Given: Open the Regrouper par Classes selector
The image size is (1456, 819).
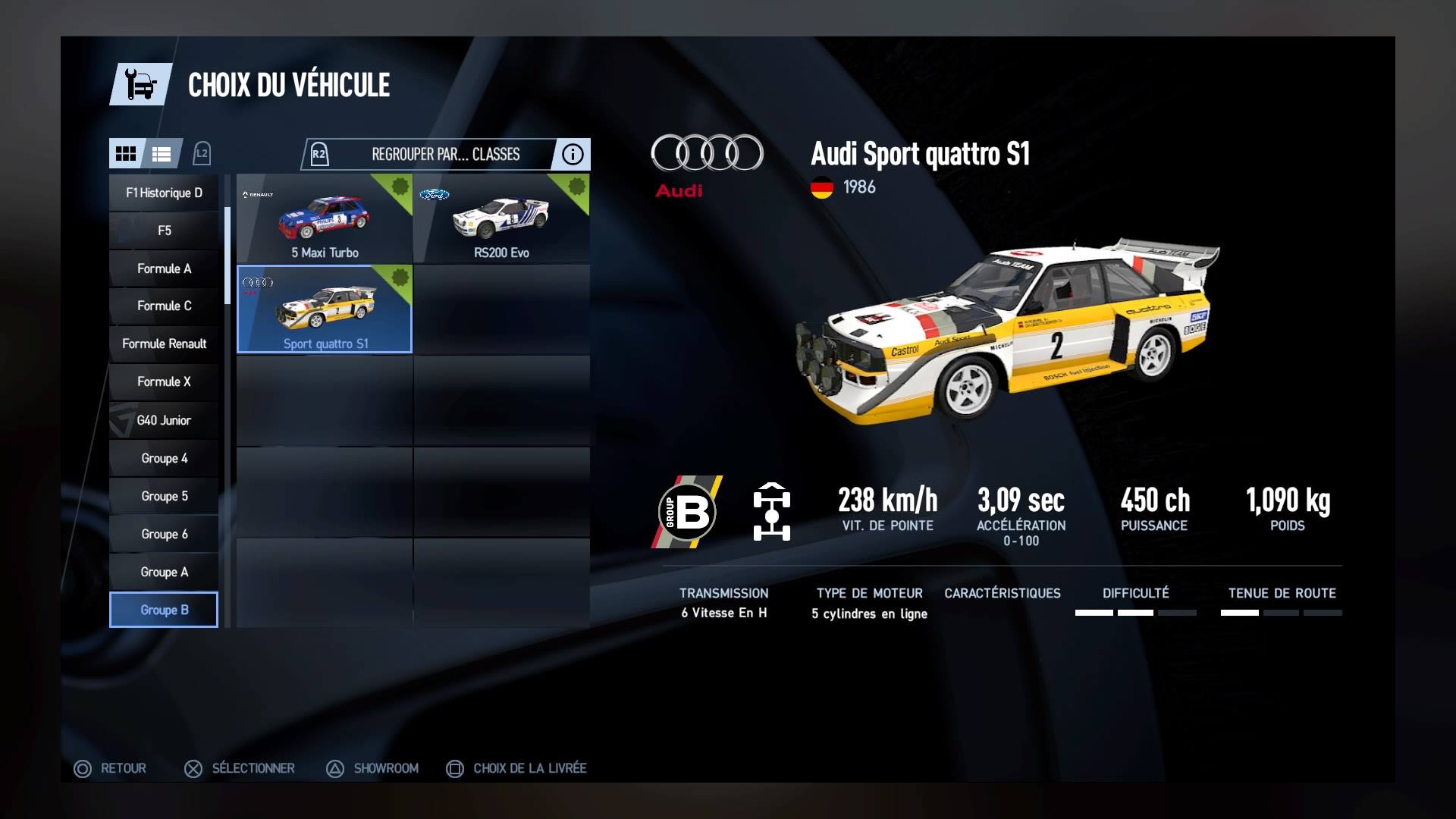Looking at the screenshot, I should pyautogui.click(x=445, y=154).
